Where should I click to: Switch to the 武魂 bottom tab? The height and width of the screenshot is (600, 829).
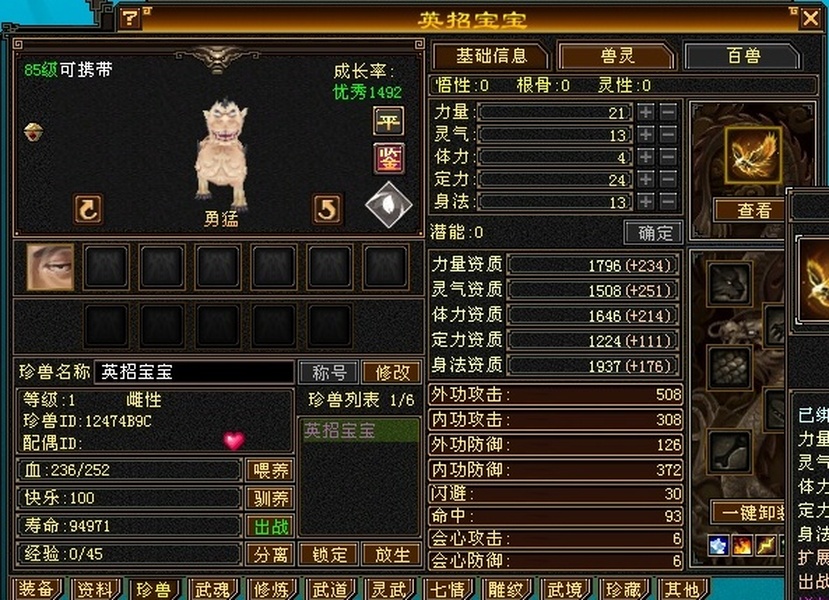tap(212, 589)
